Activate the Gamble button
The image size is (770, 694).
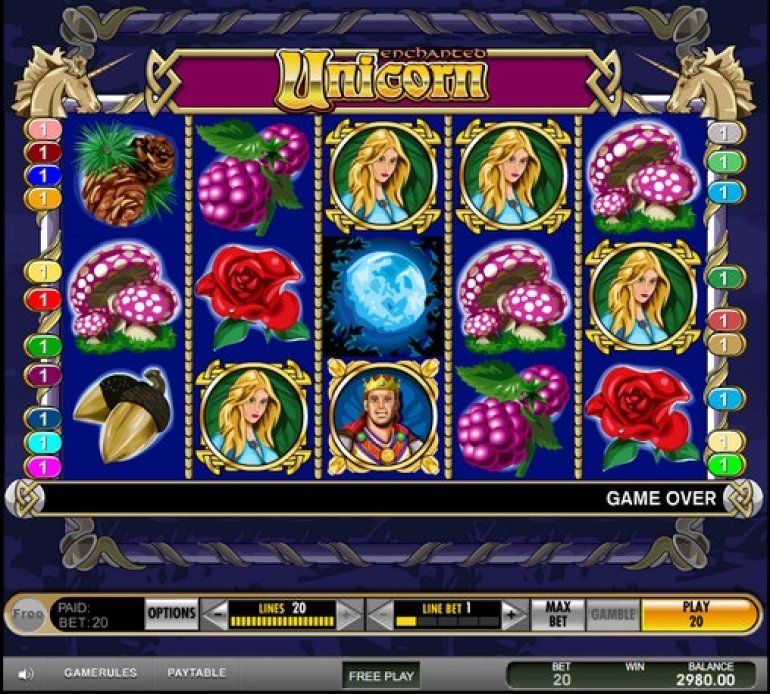coord(613,614)
